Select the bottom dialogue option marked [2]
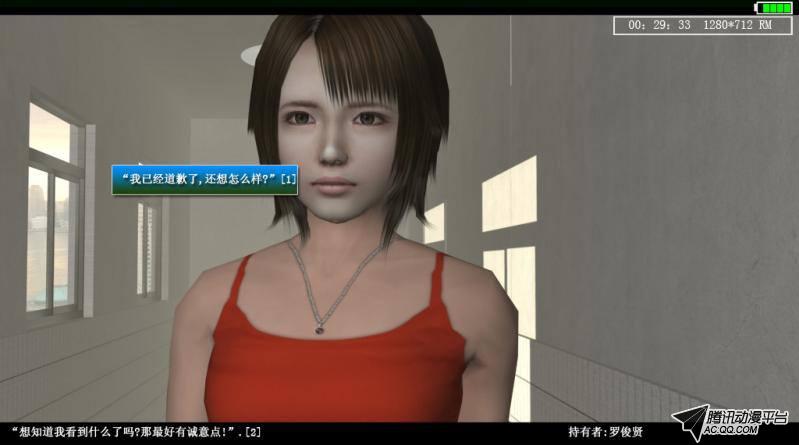Screen dimensions: 799x445 coord(134,432)
